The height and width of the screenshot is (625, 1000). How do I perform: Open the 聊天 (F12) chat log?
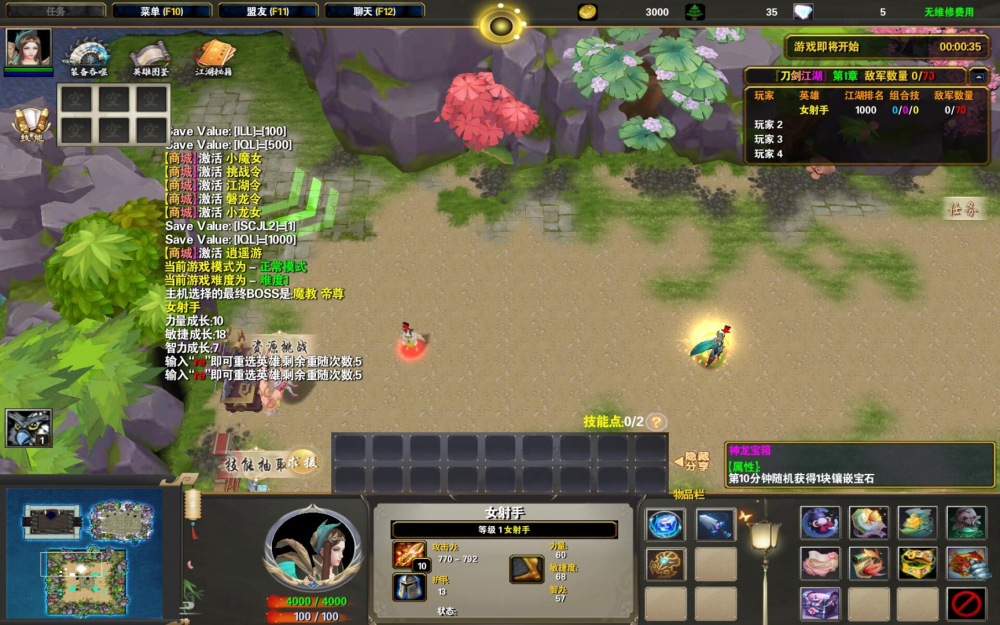(x=374, y=11)
